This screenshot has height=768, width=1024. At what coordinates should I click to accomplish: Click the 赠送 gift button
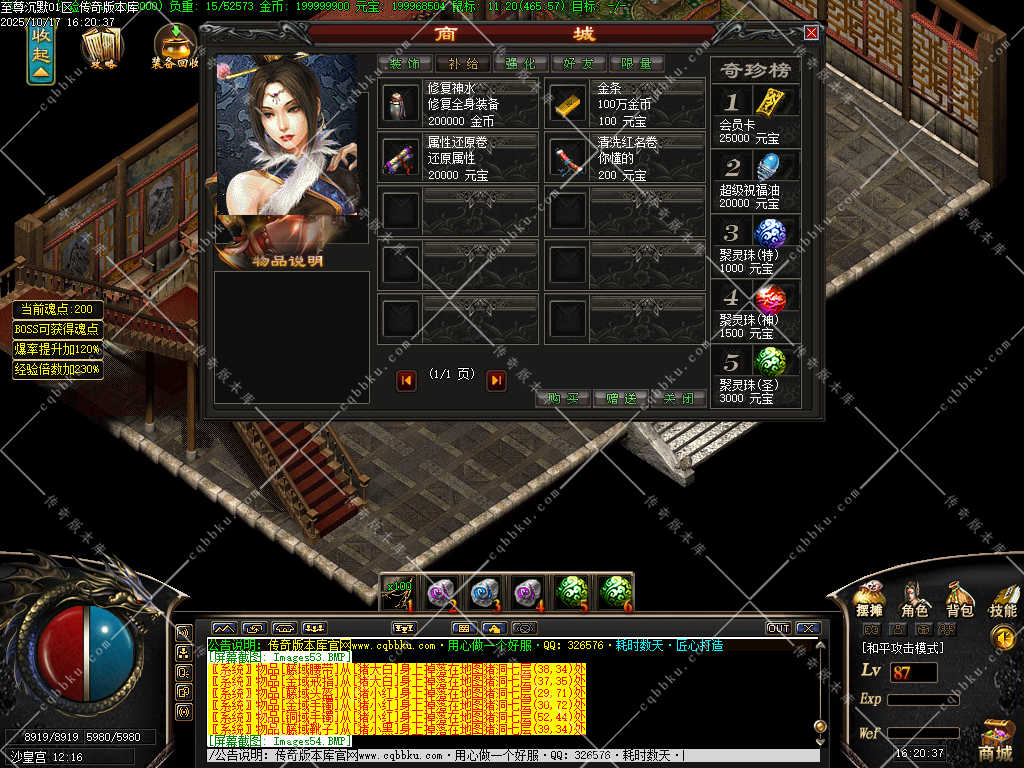pyautogui.click(x=621, y=398)
